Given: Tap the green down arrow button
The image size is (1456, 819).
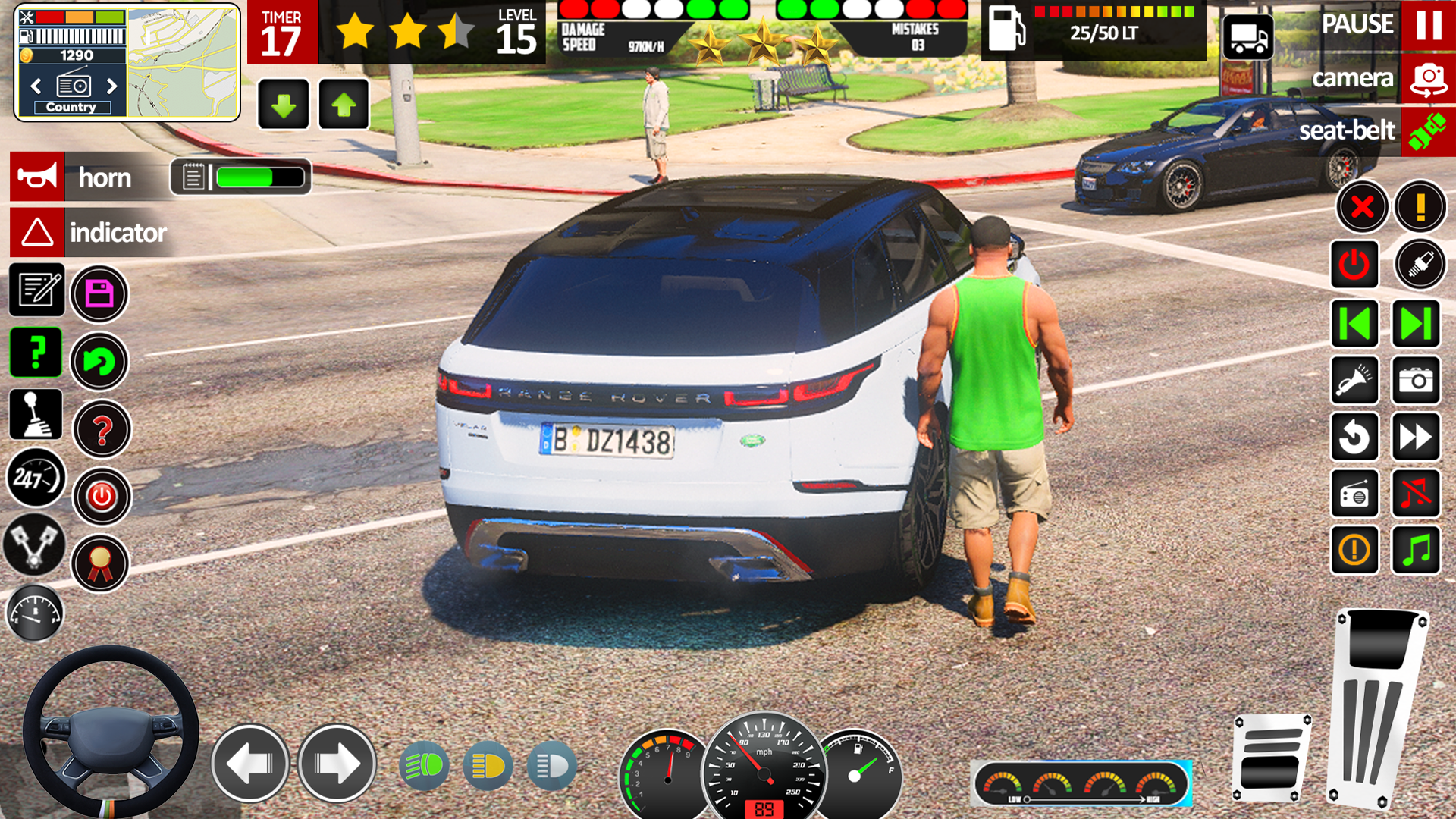Looking at the screenshot, I should click(x=284, y=105).
